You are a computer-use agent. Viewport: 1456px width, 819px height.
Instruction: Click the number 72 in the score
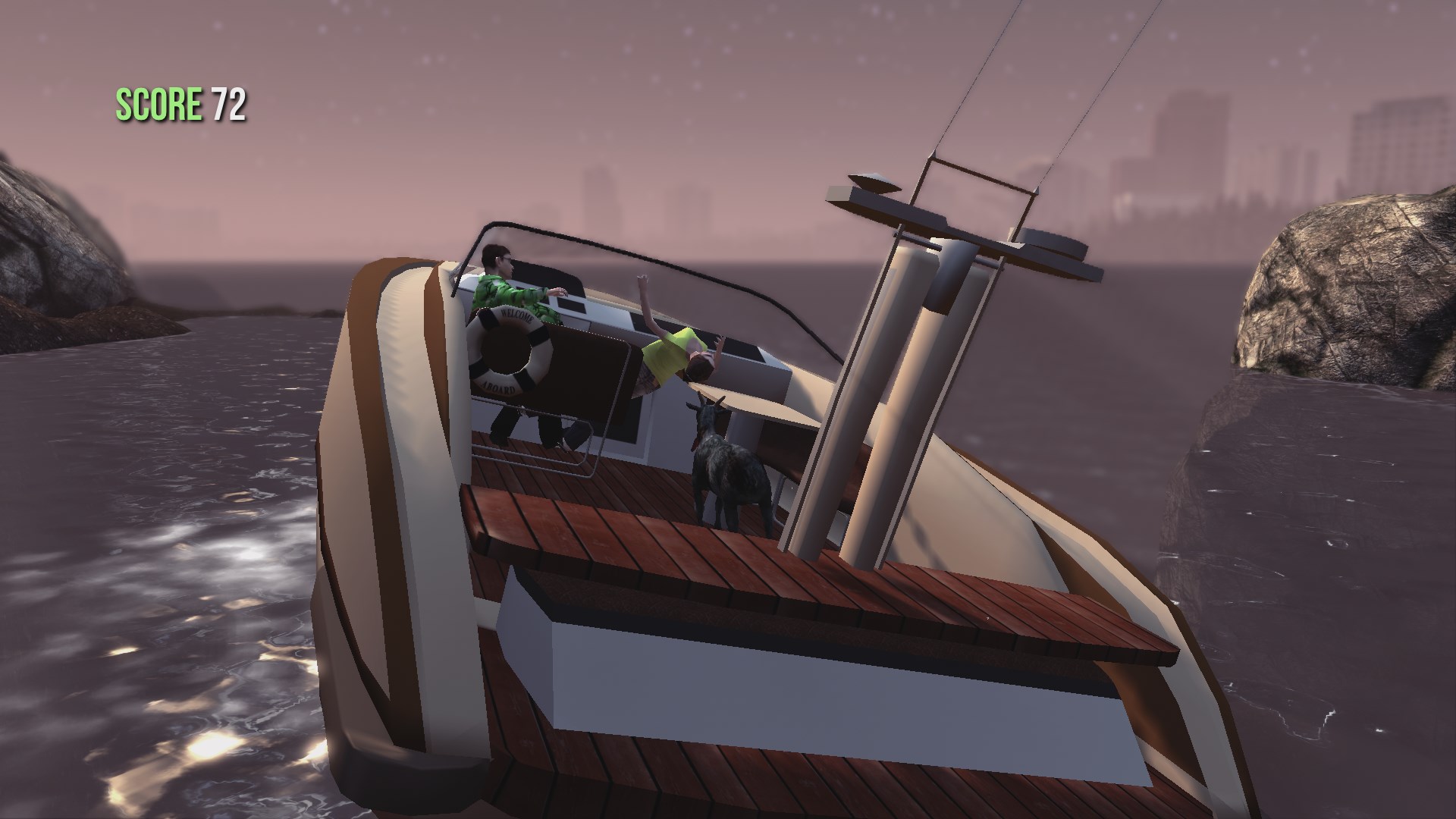(x=230, y=105)
